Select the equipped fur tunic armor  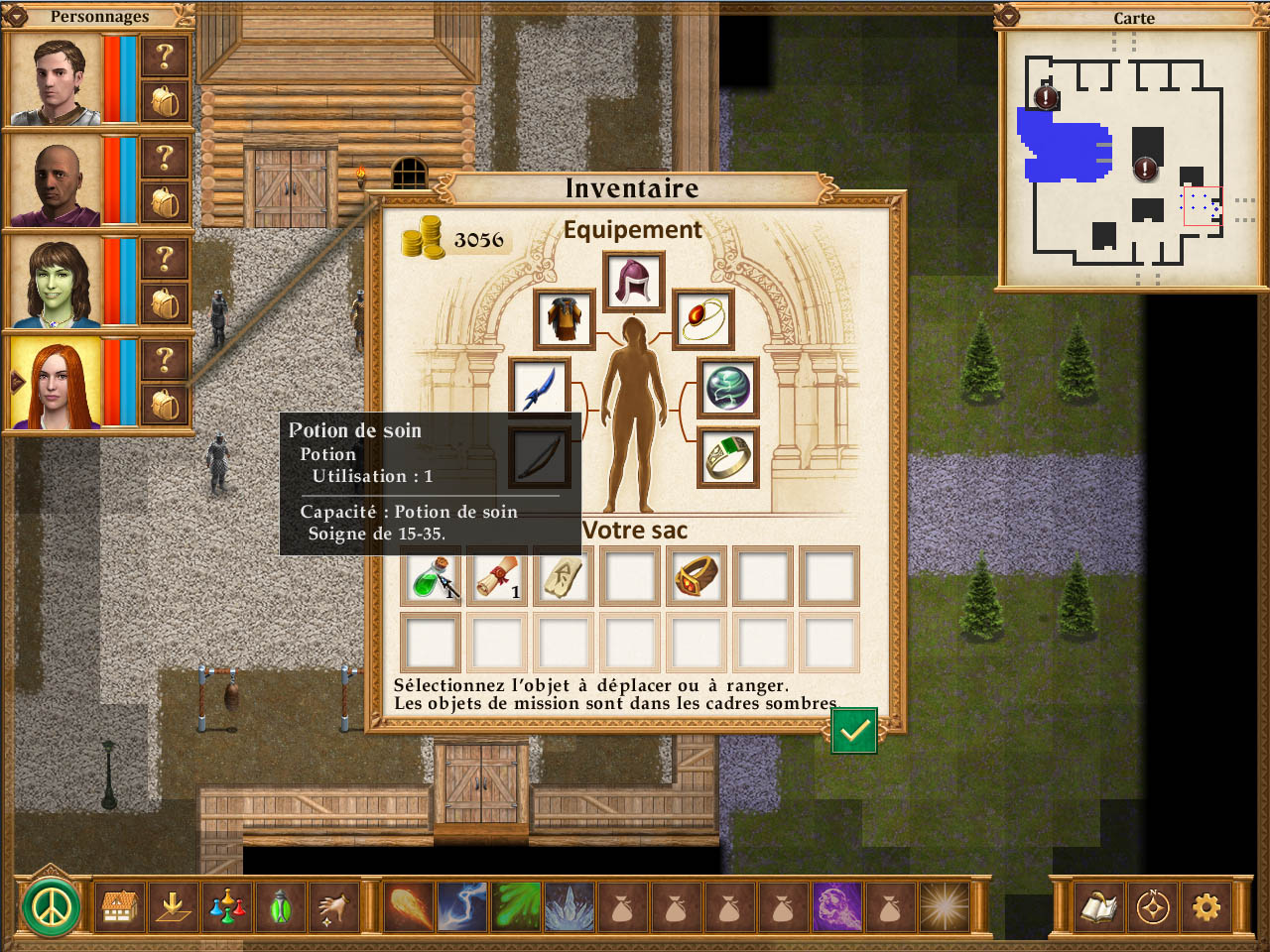[564, 319]
